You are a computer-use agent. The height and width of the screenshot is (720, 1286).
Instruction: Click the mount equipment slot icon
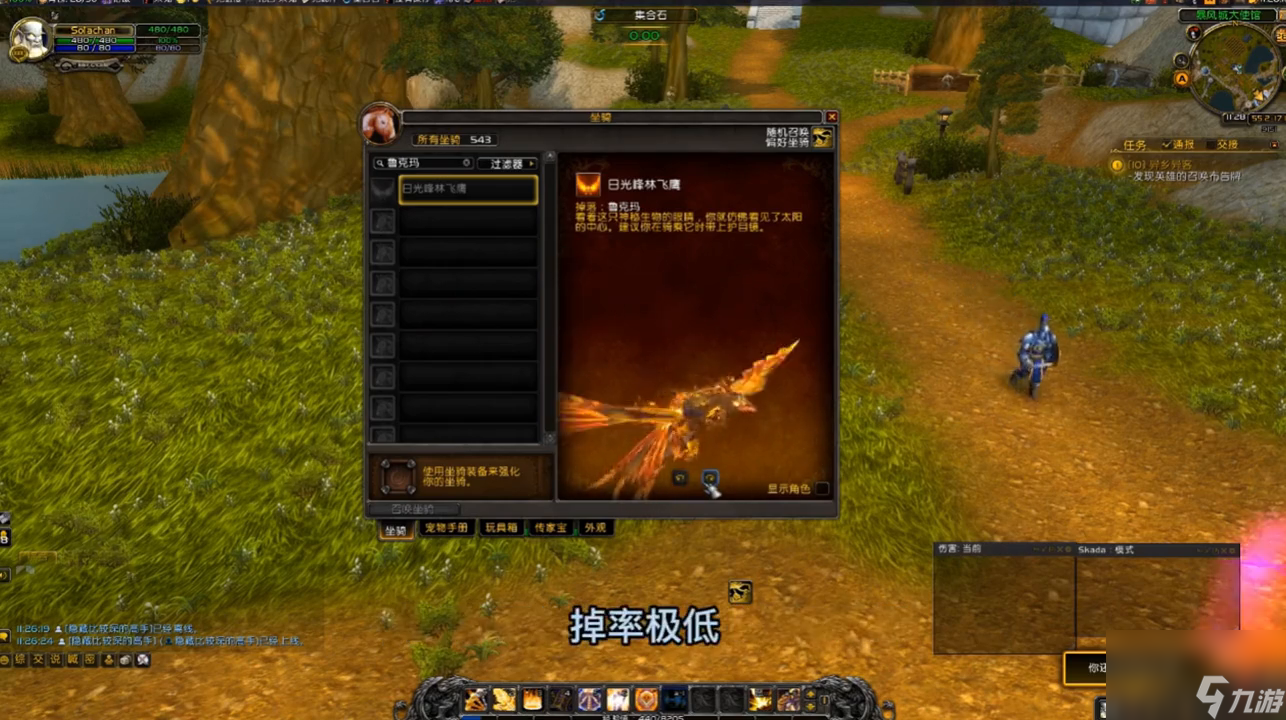[400, 477]
